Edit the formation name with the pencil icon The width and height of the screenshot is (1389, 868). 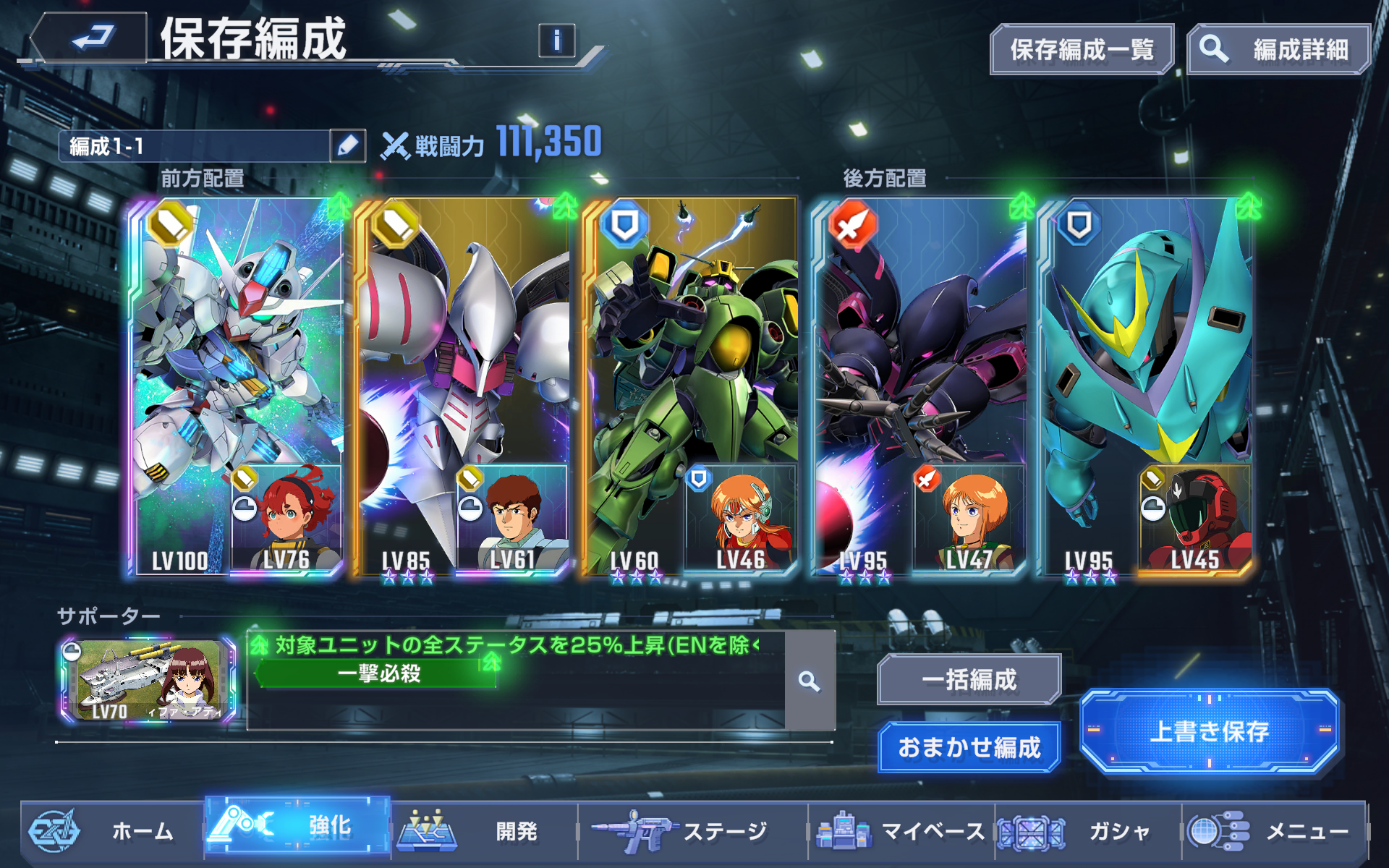tap(347, 146)
